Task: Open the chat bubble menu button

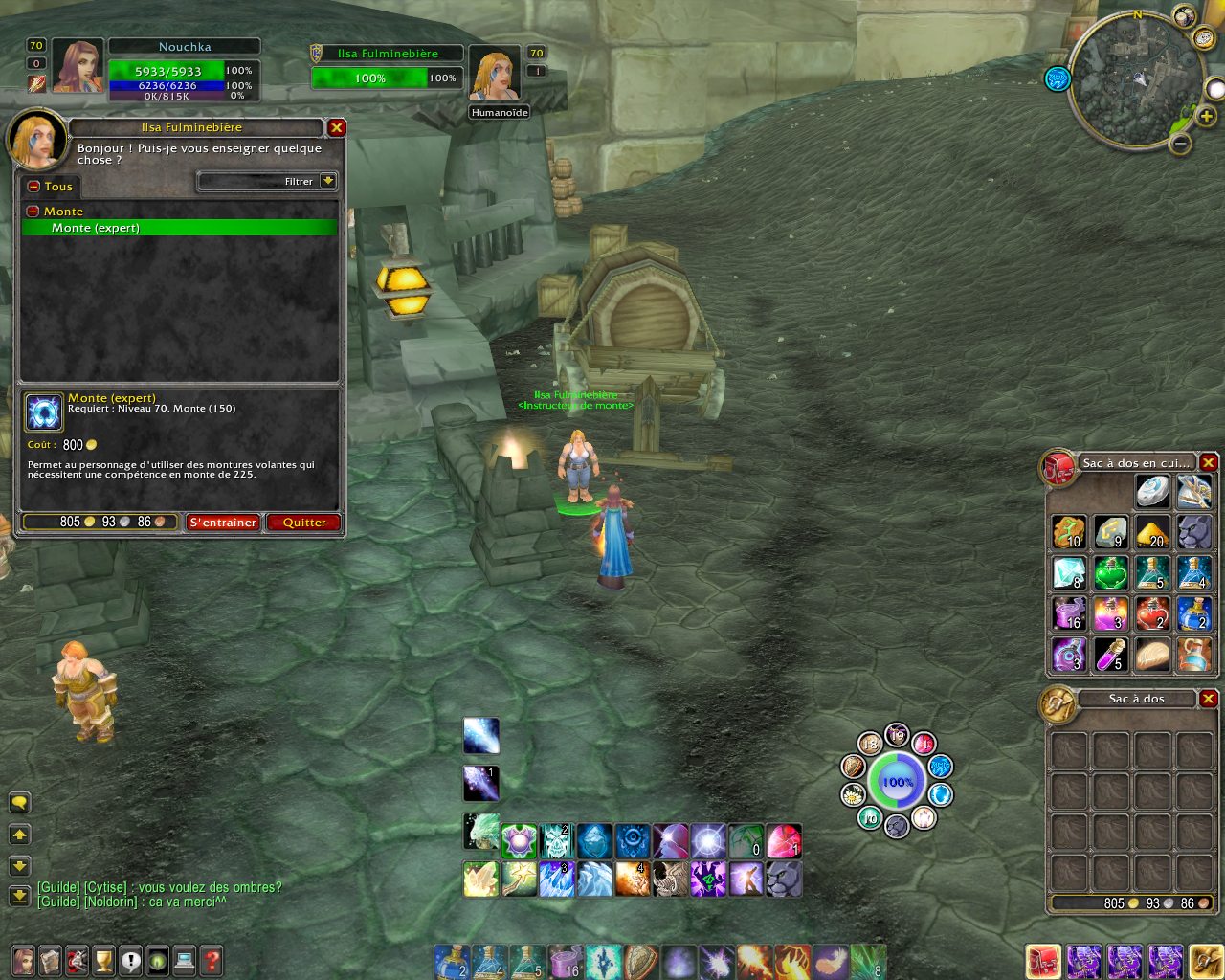Action: pyautogui.click(x=19, y=802)
